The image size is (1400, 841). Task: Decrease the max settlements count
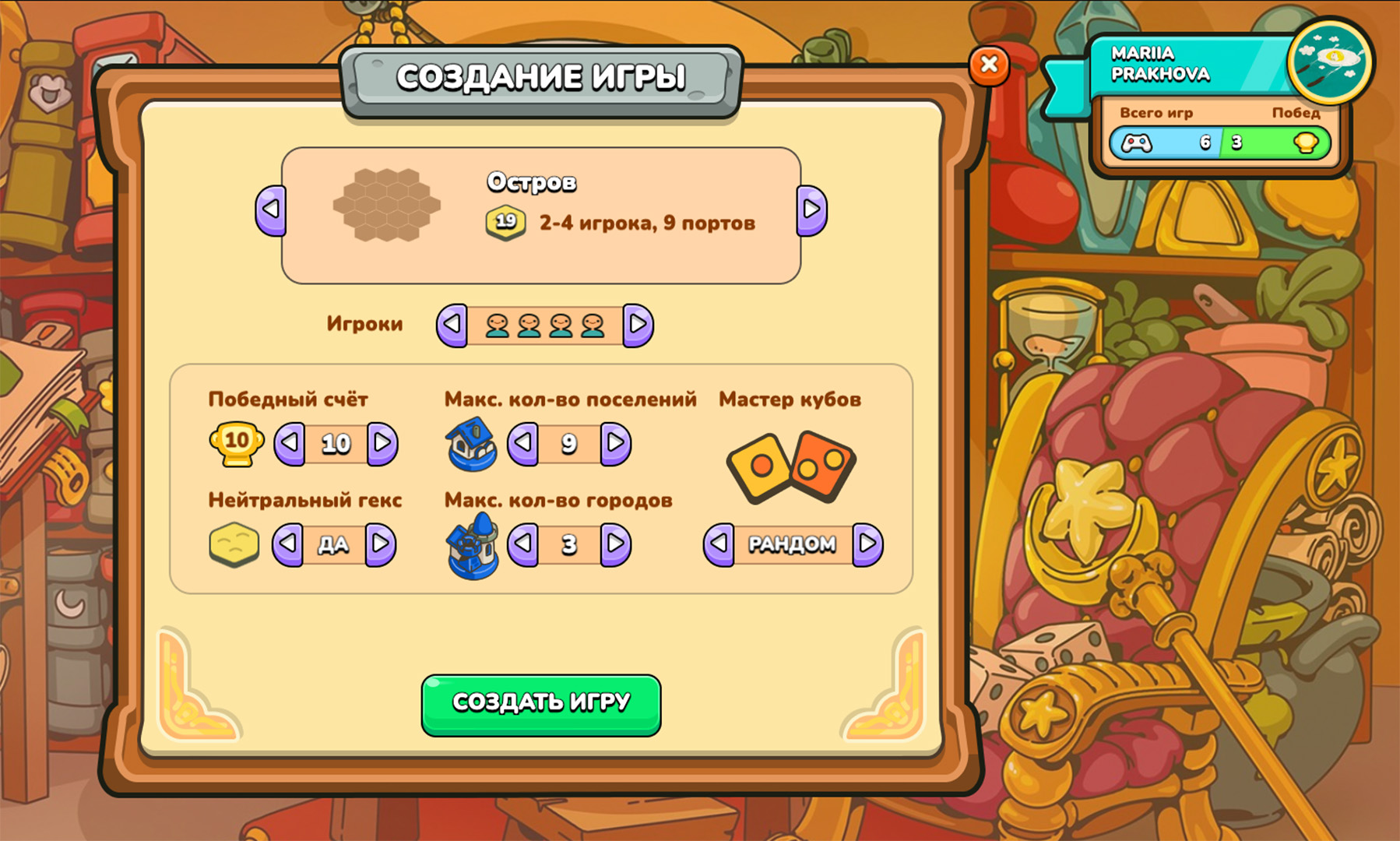[523, 443]
